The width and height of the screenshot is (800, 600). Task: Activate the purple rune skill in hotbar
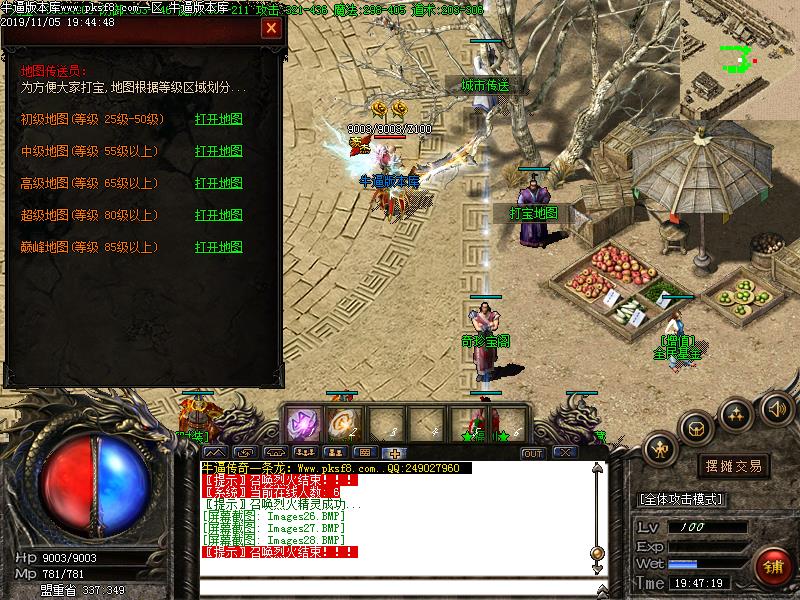point(302,423)
